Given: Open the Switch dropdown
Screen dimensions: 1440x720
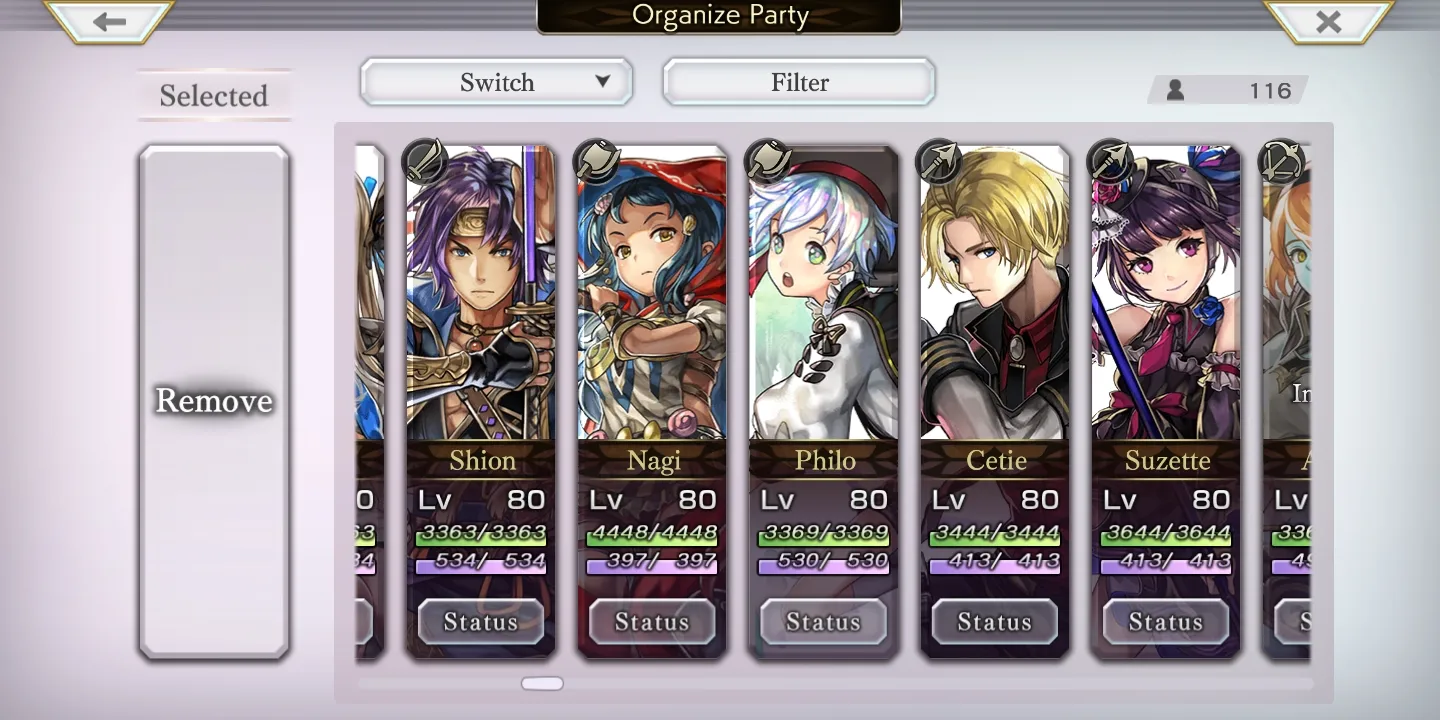Looking at the screenshot, I should 496,82.
